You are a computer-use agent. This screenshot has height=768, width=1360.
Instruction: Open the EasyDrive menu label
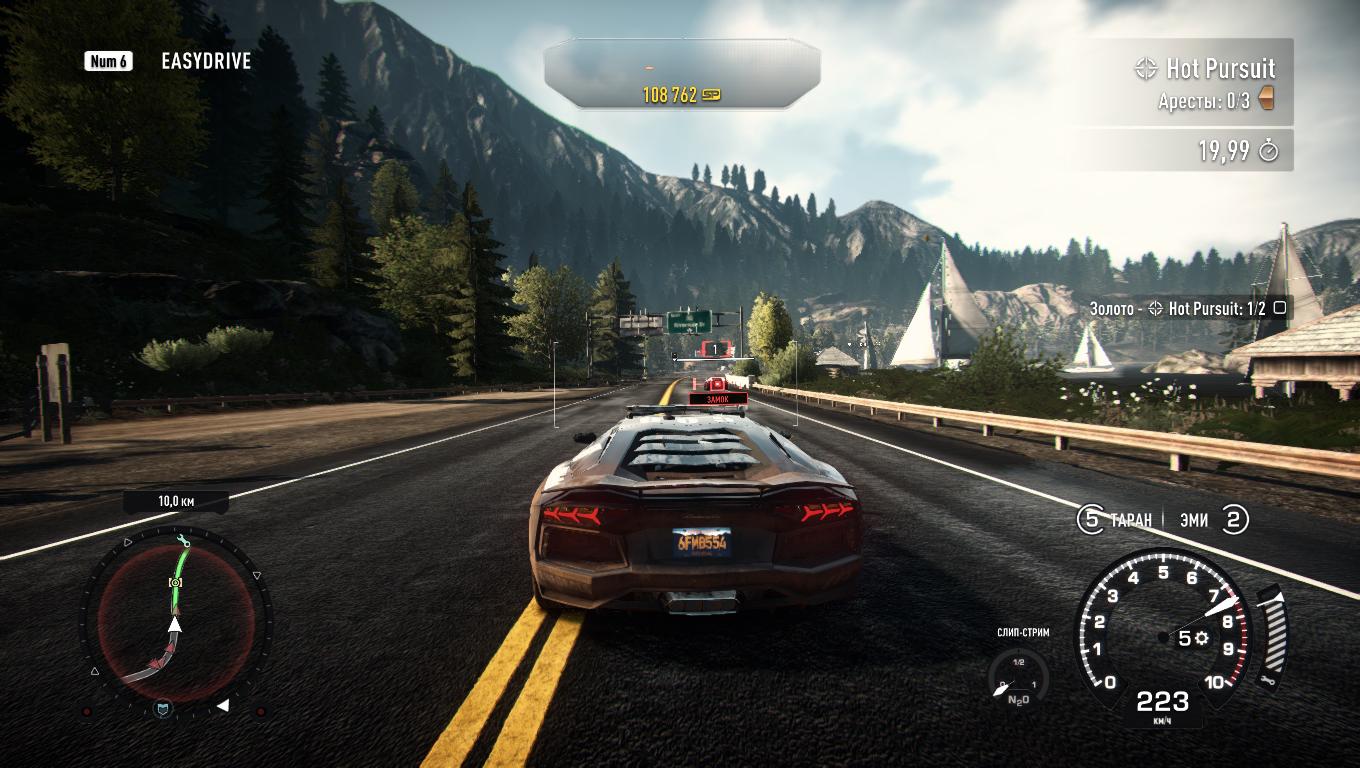205,61
